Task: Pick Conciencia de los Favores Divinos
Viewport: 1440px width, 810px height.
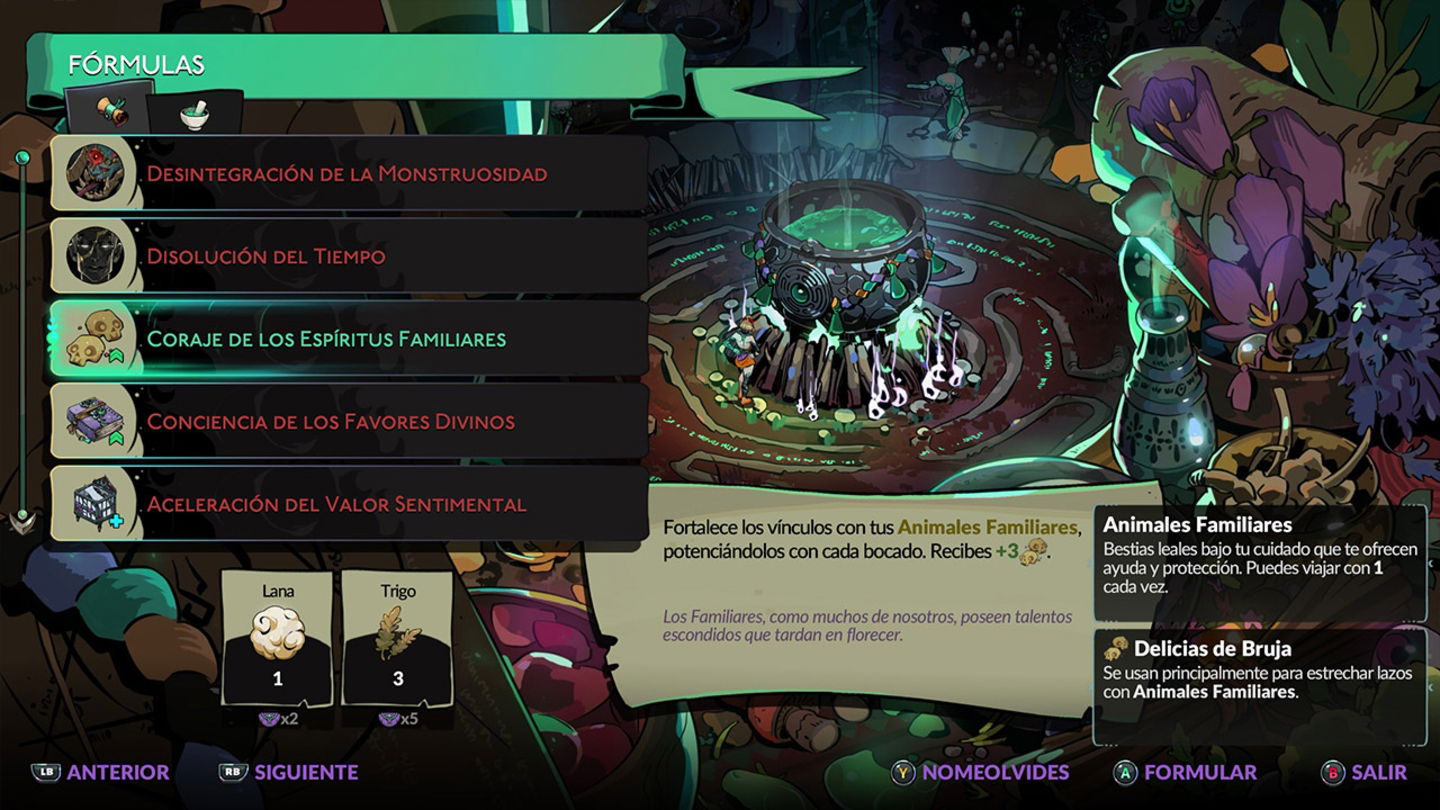Action: point(347,421)
